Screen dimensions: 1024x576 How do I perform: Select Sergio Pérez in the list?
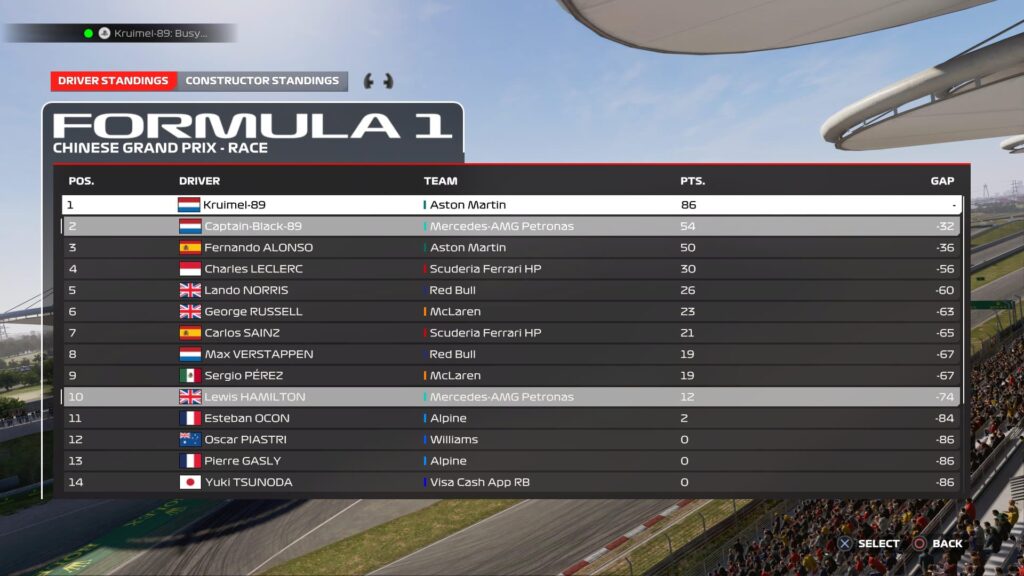pos(511,376)
